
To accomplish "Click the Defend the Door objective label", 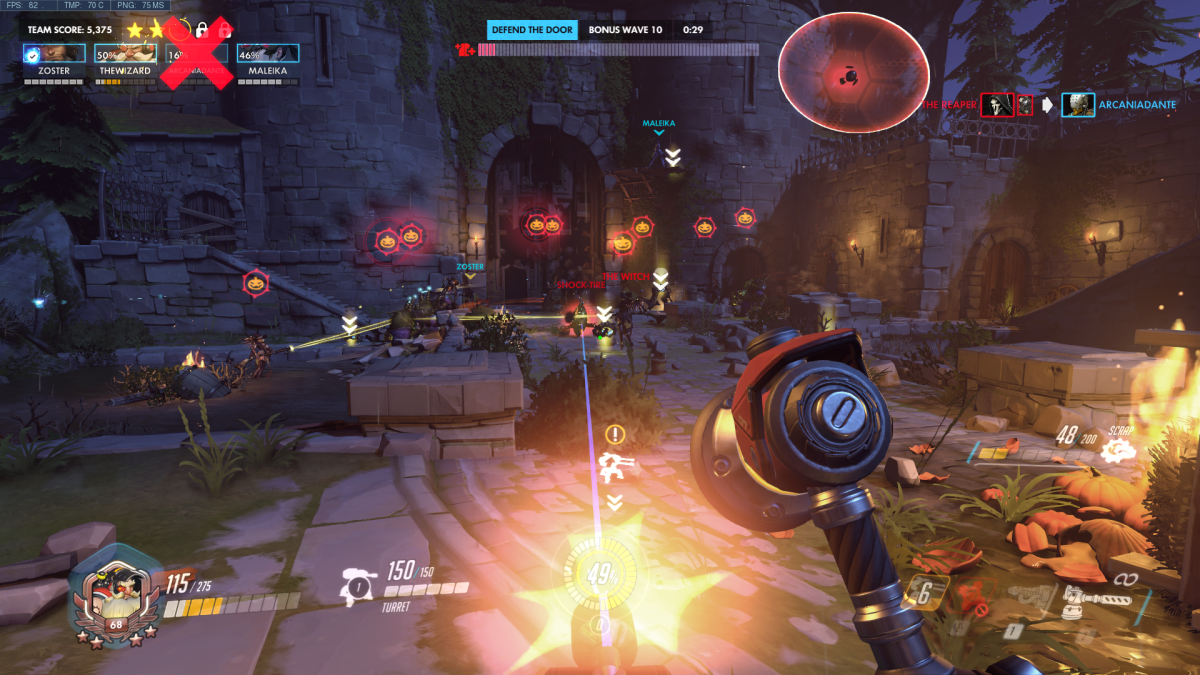I will point(533,30).
